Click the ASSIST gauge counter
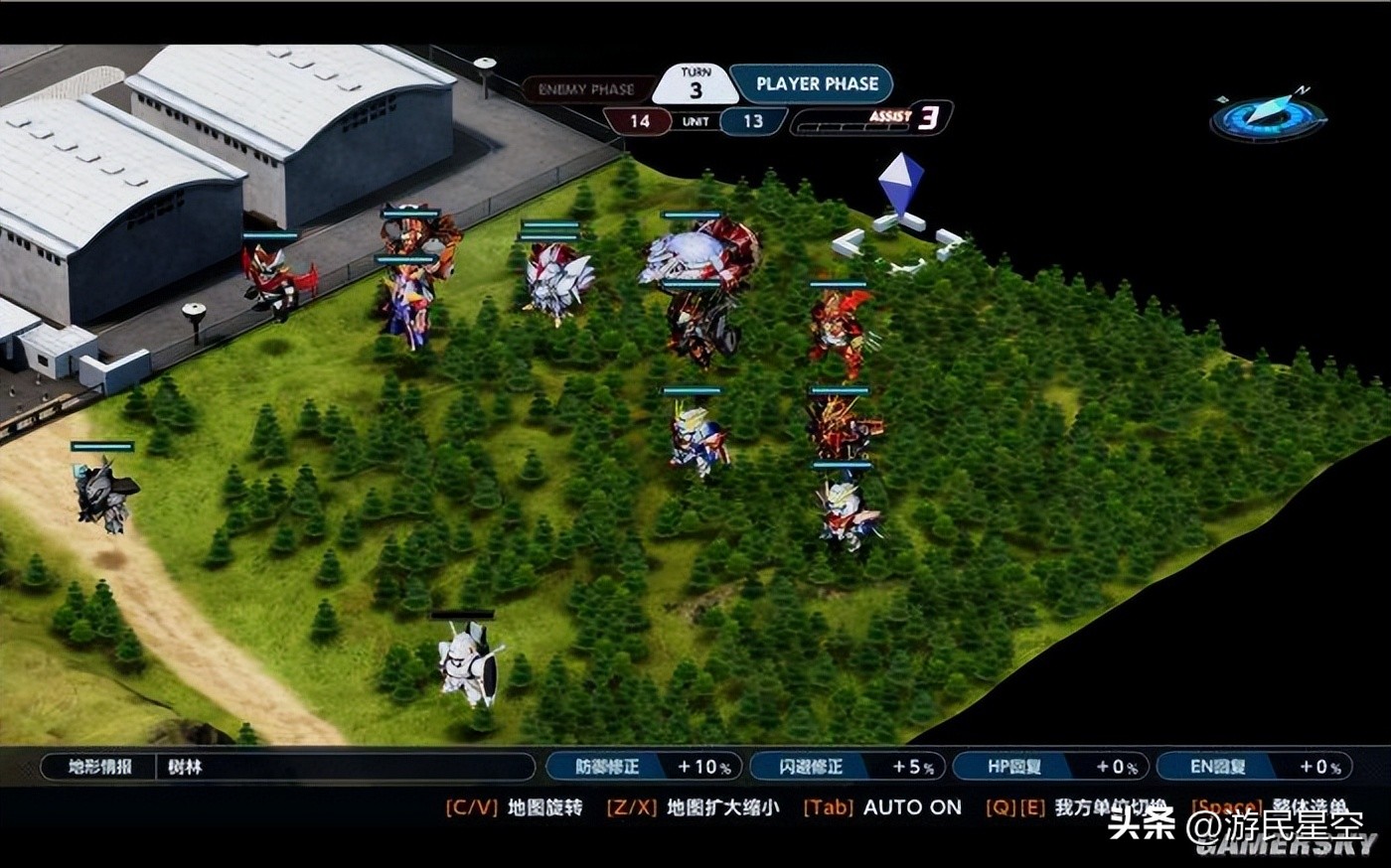This screenshot has width=1391, height=868. tap(871, 120)
